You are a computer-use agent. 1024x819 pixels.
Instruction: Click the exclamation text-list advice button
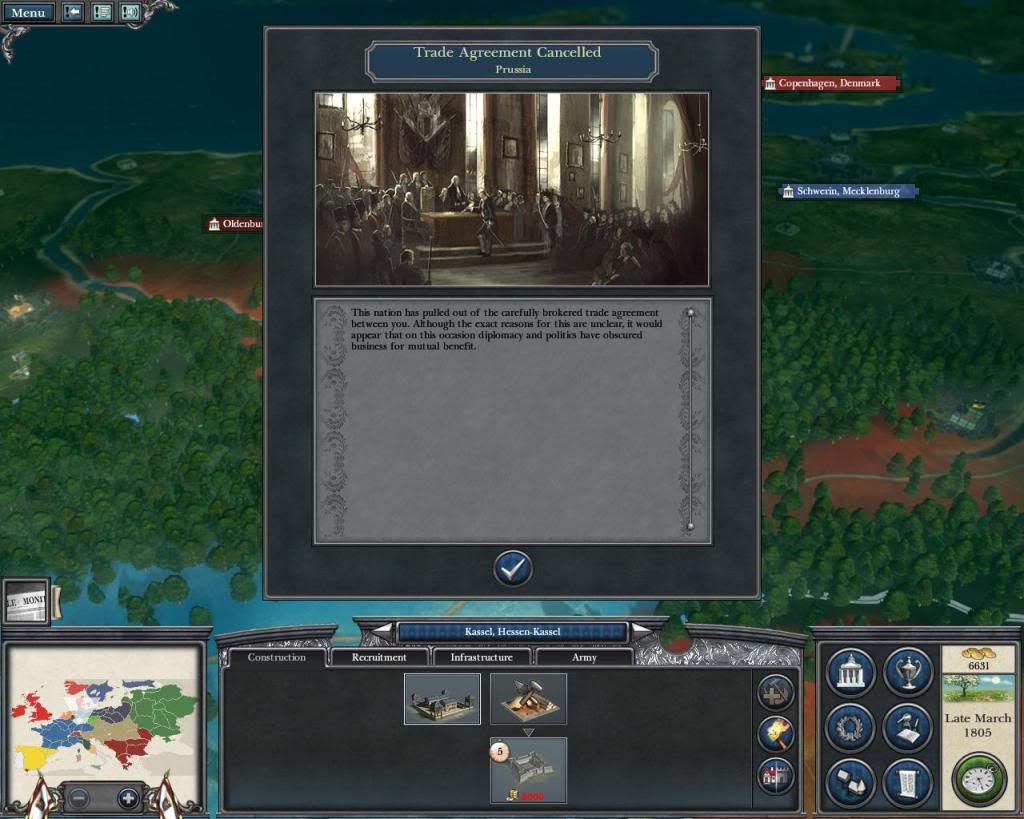click(102, 13)
